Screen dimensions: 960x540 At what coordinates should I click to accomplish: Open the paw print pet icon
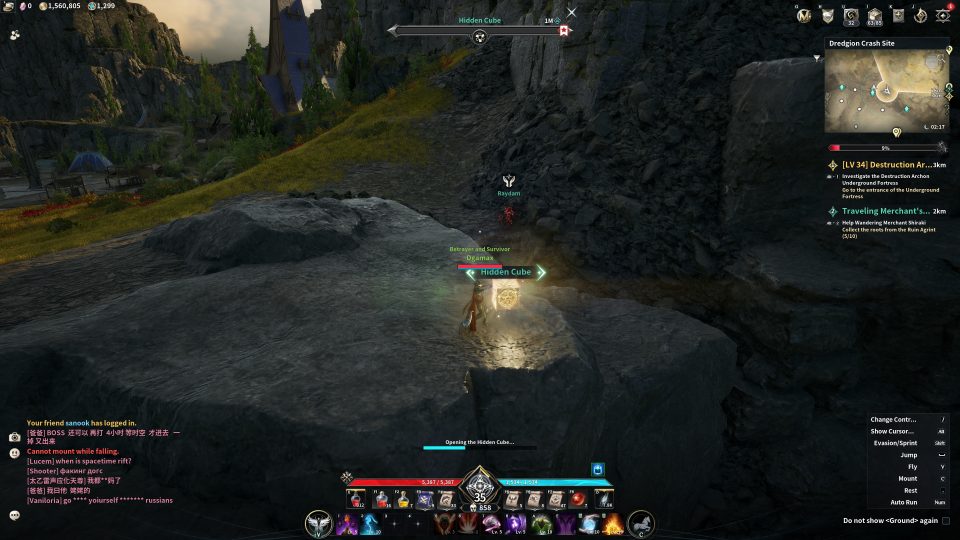pos(15,34)
